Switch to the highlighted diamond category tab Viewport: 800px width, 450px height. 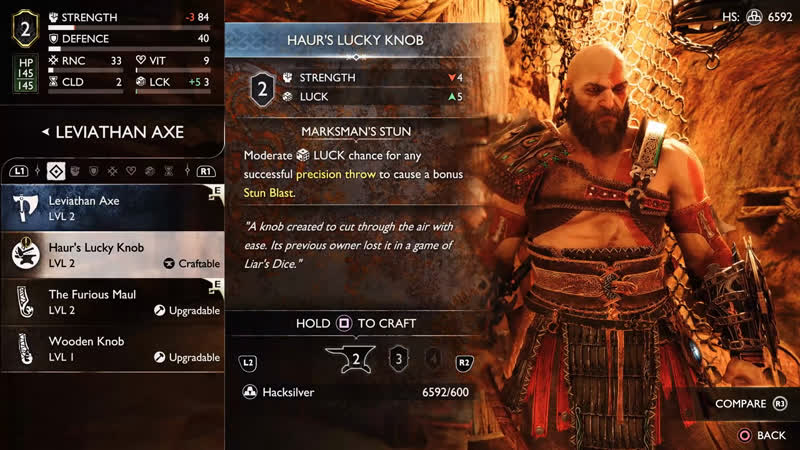click(x=55, y=171)
